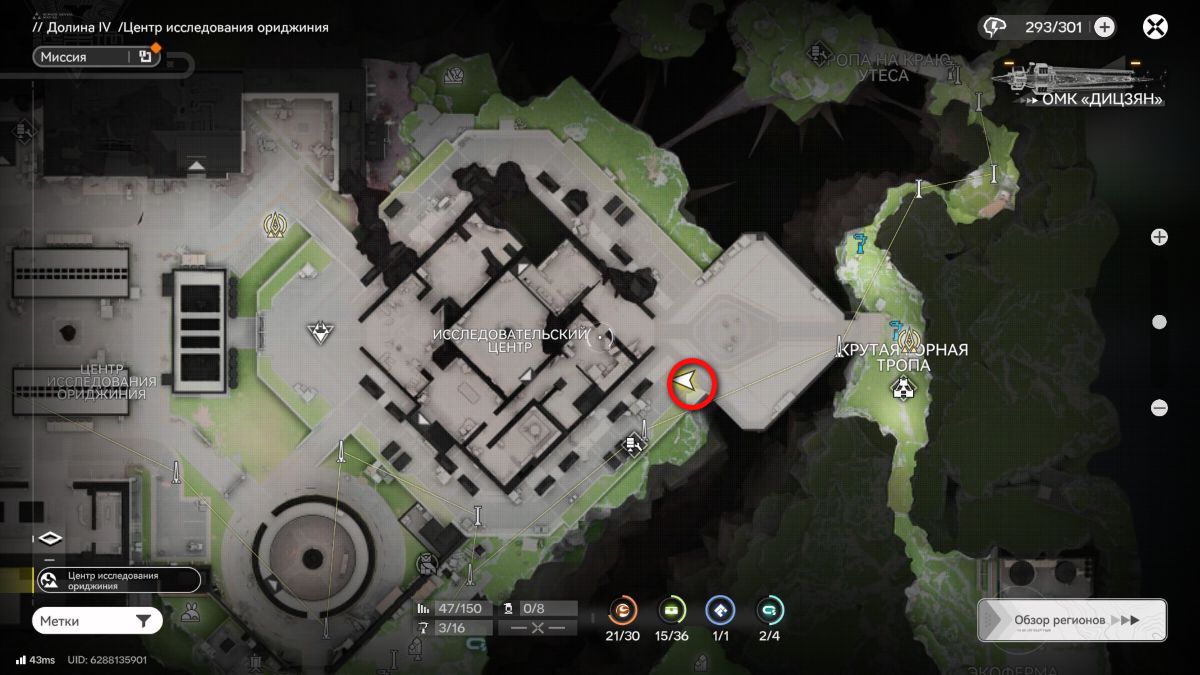Select the triangular emblem marker near the center
1200x675 pixels.
(319, 332)
